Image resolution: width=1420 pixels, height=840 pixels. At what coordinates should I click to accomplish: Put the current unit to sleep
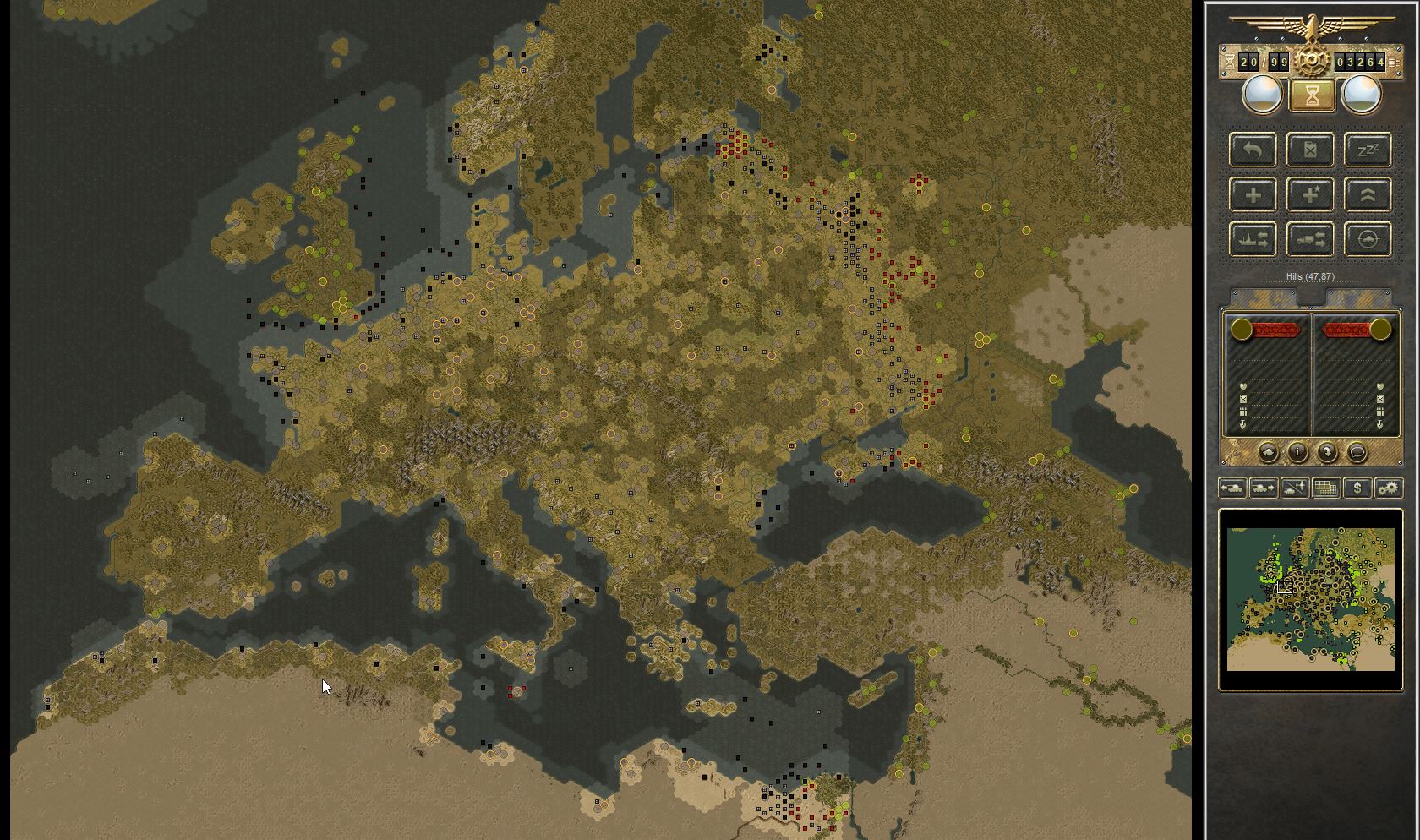pyautogui.click(x=1368, y=150)
